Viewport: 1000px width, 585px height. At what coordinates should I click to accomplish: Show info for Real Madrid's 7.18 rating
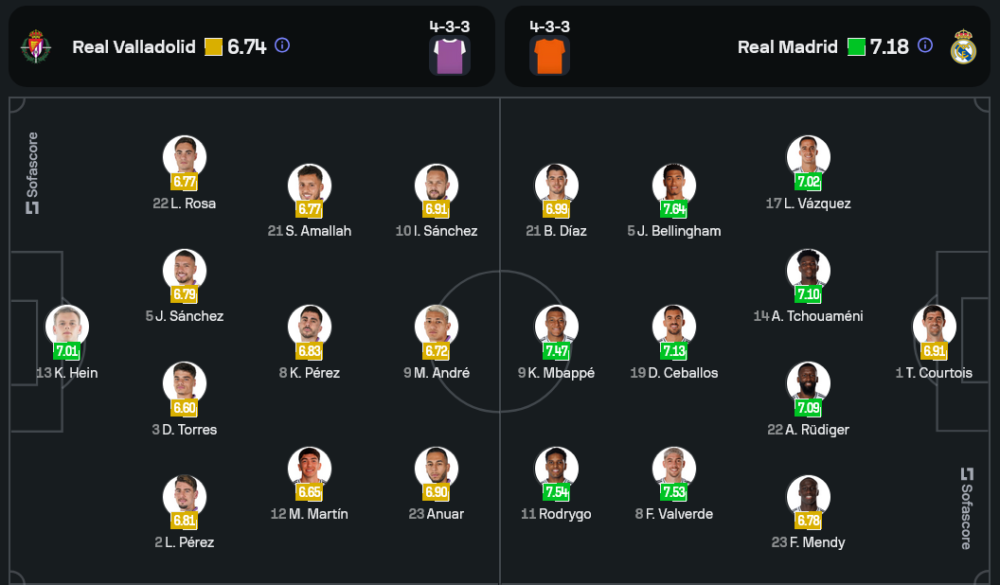click(925, 46)
